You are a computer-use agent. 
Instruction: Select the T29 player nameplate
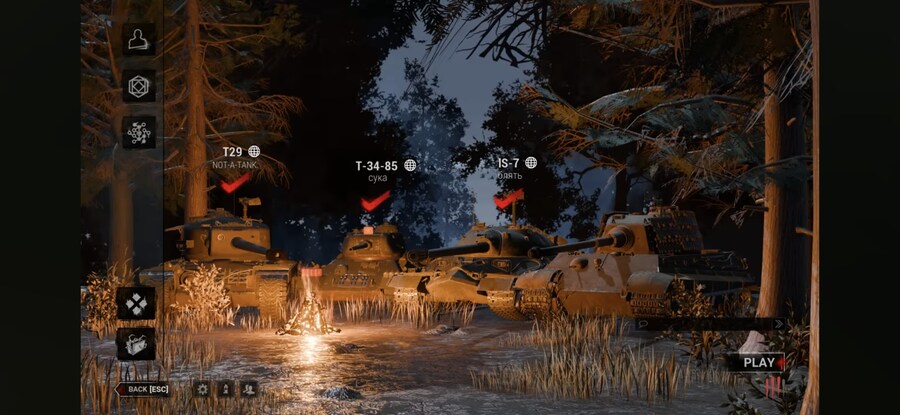232,152
